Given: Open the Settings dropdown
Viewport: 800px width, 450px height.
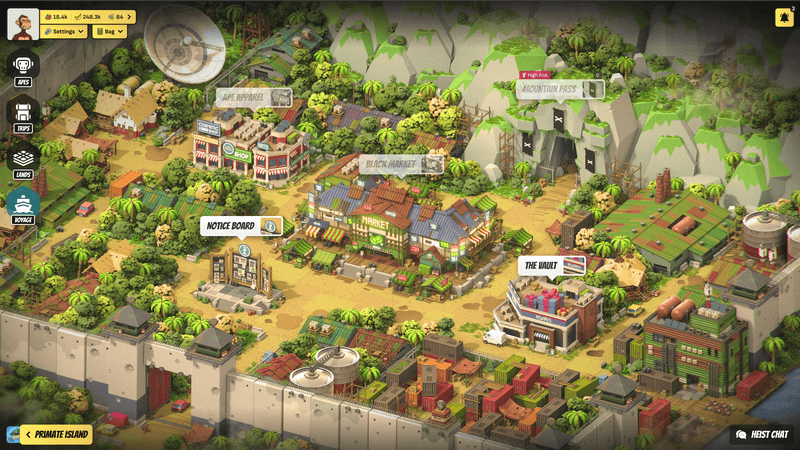Looking at the screenshot, I should [66, 31].
